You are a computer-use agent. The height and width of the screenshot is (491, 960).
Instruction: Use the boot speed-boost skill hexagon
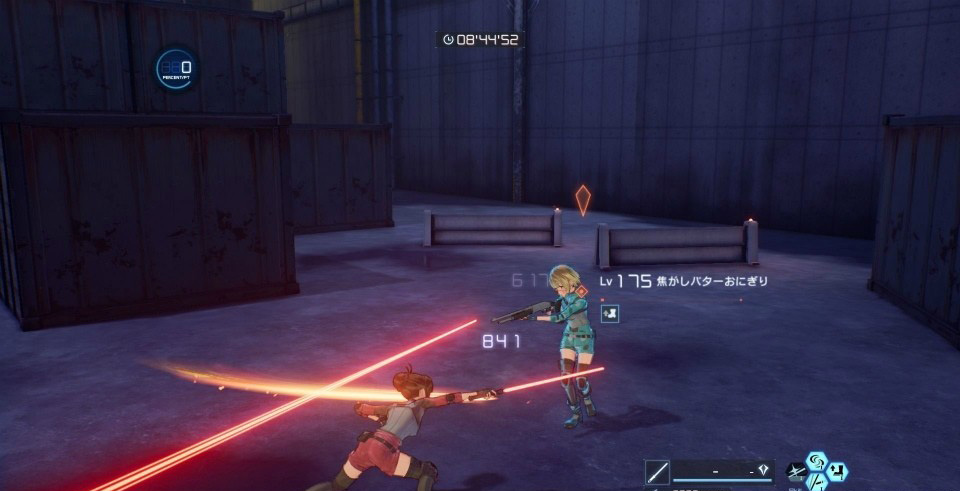click(837, 471)
